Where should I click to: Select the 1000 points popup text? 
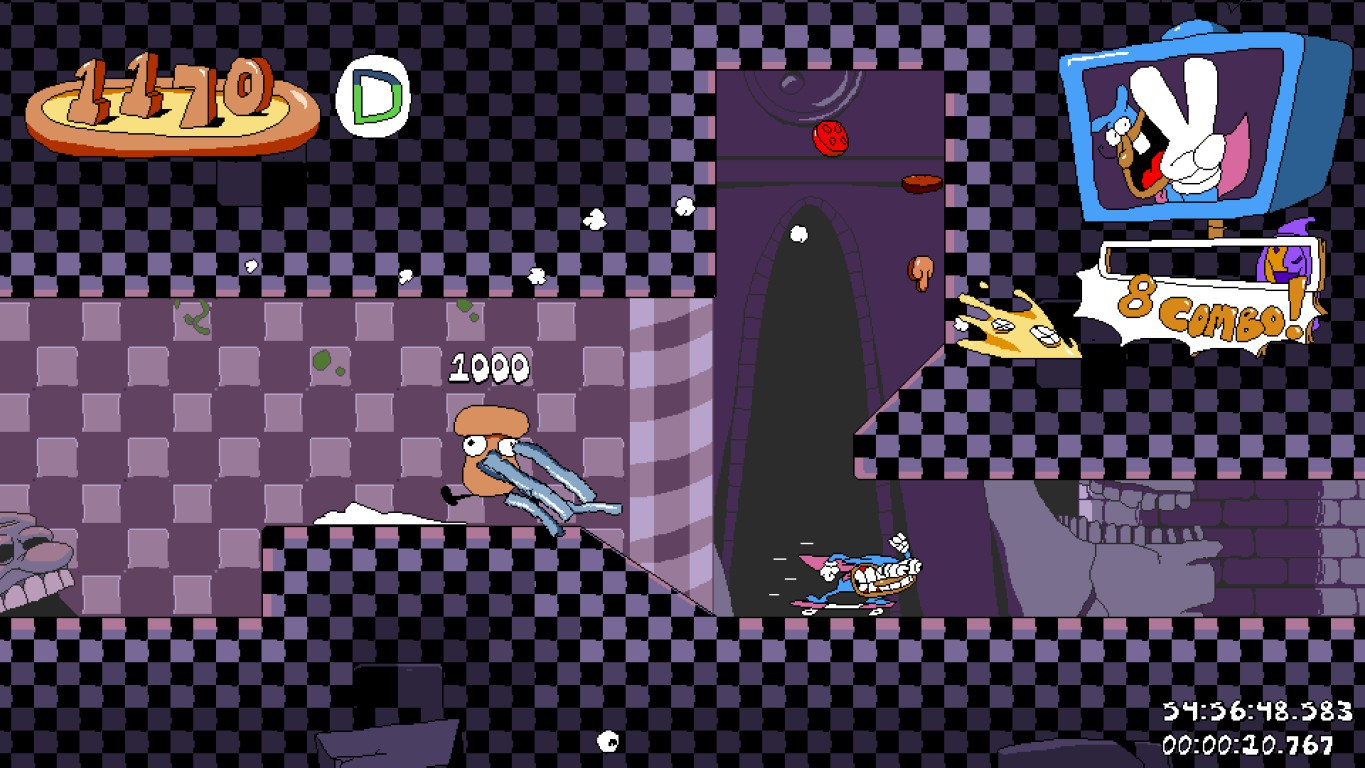point(490,368)
